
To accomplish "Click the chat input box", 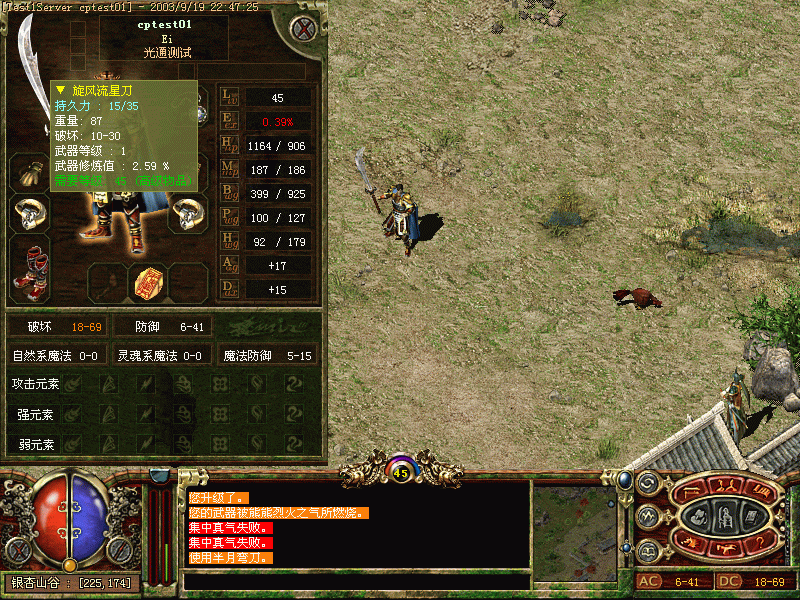I will coord(356,581).
